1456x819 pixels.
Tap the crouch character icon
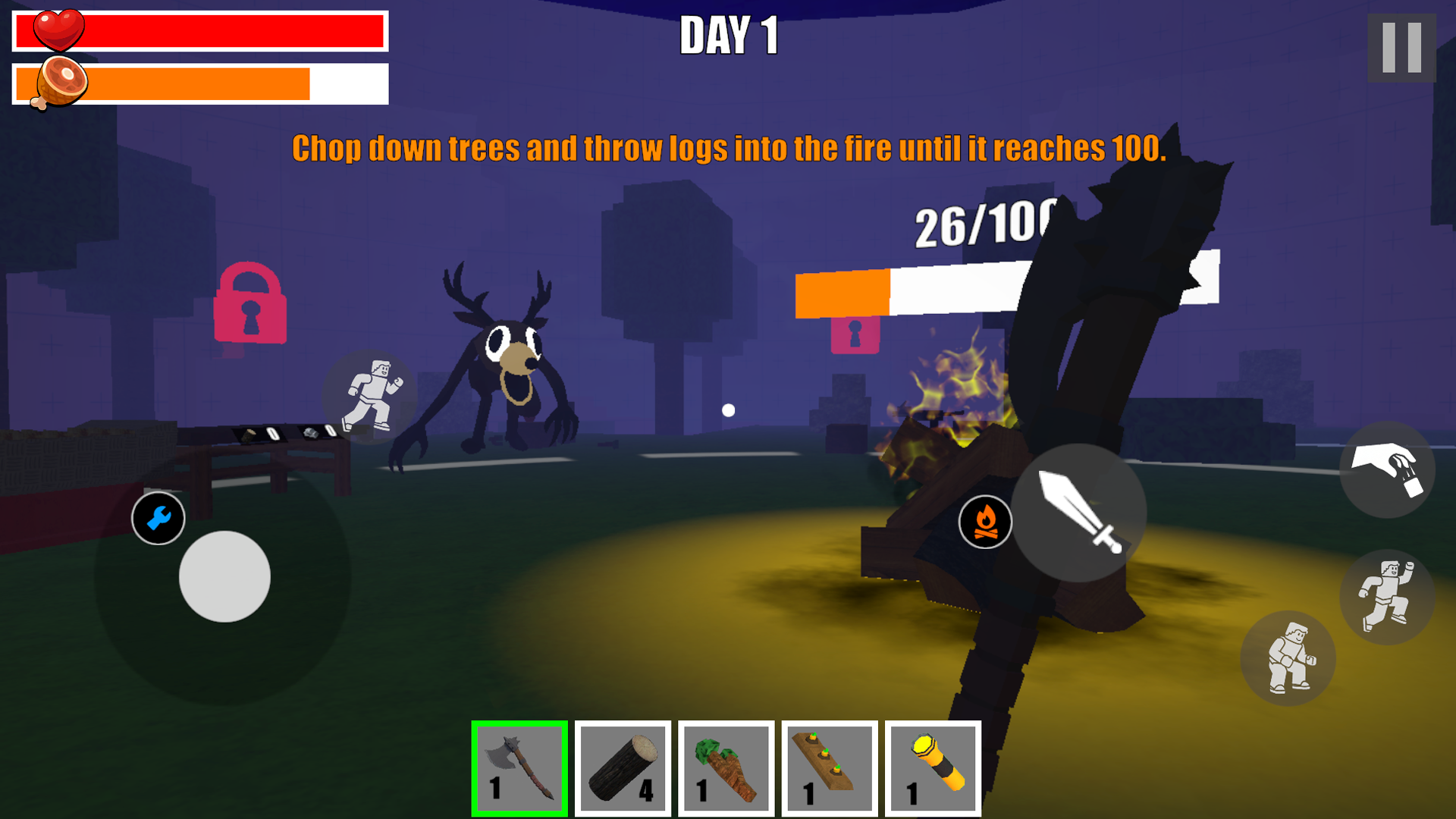coord(1287,658)
